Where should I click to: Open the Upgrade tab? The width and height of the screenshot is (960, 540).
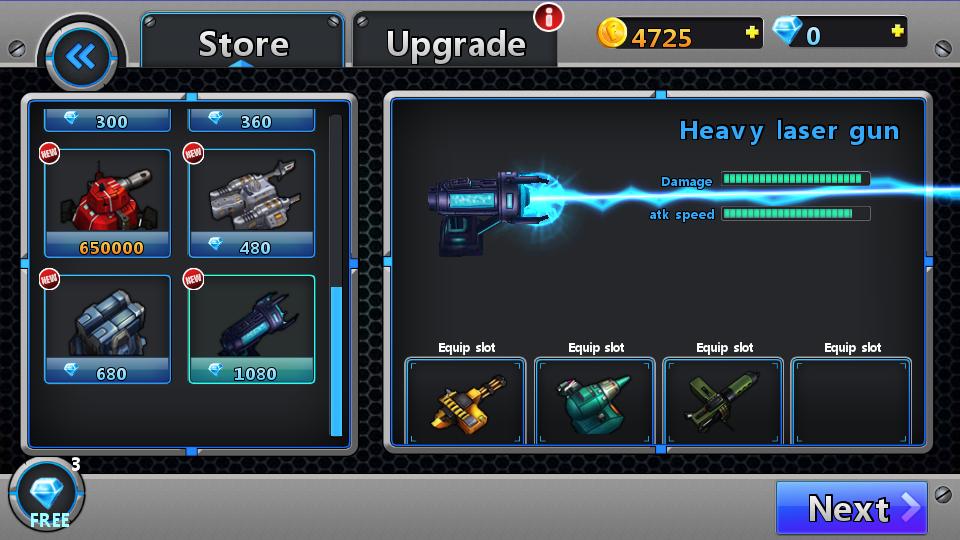pos(455,43)
